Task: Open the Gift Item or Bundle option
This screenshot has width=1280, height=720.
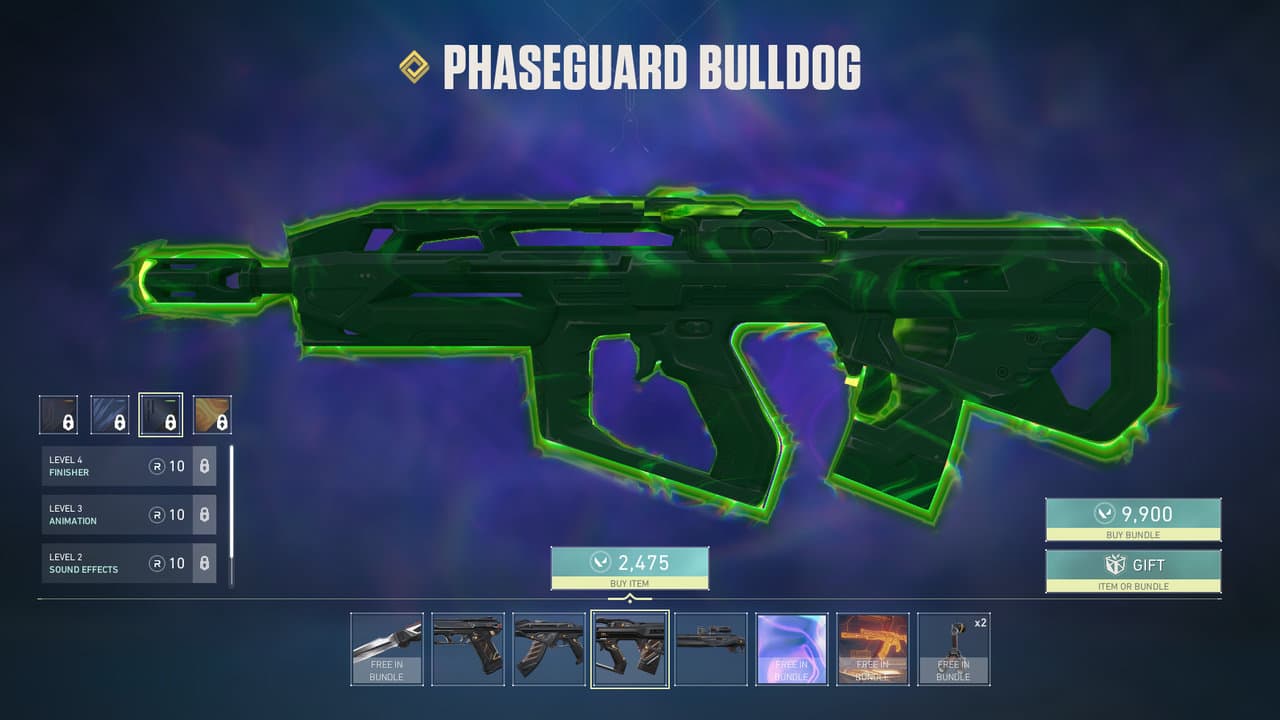Action: point(1133,570)
